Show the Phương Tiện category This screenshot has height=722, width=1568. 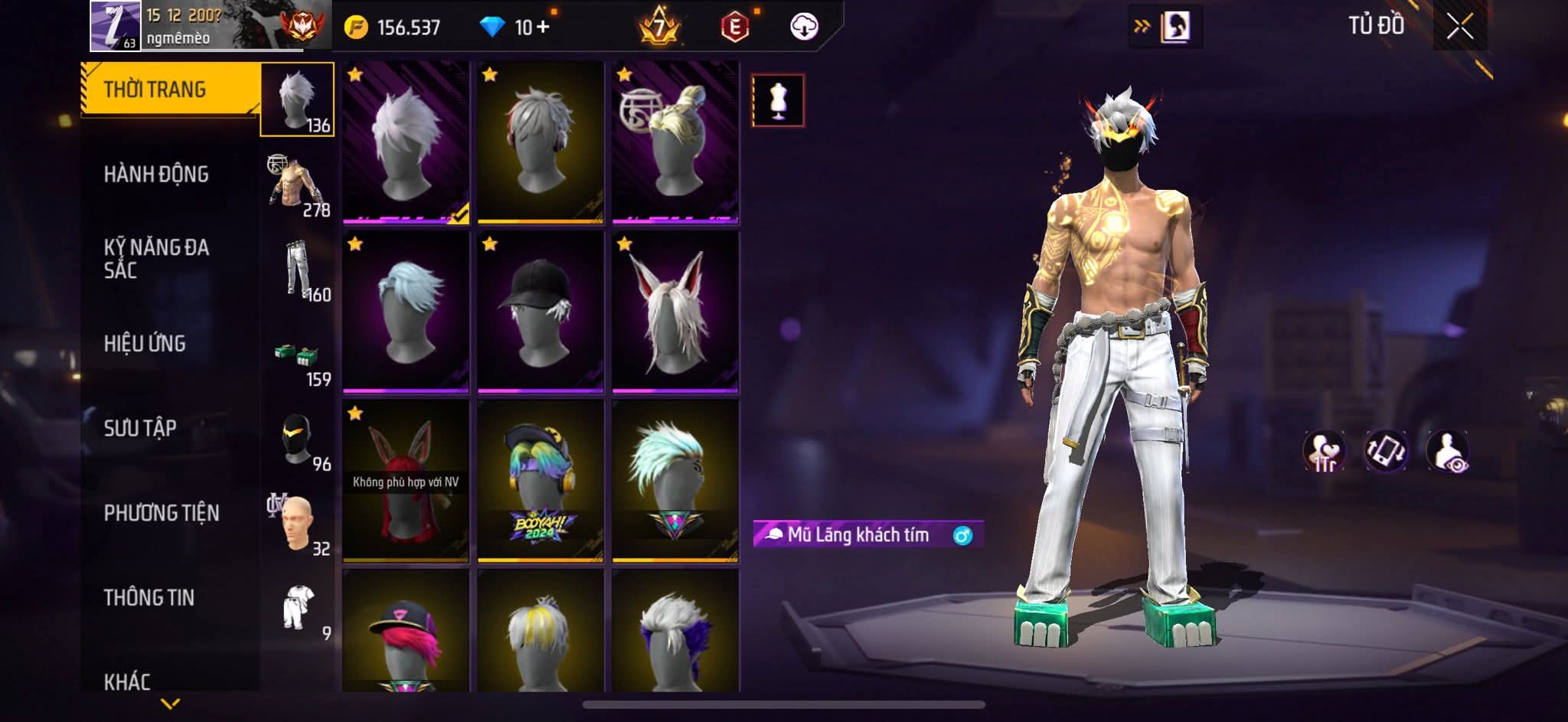click(x=161, y=513)
